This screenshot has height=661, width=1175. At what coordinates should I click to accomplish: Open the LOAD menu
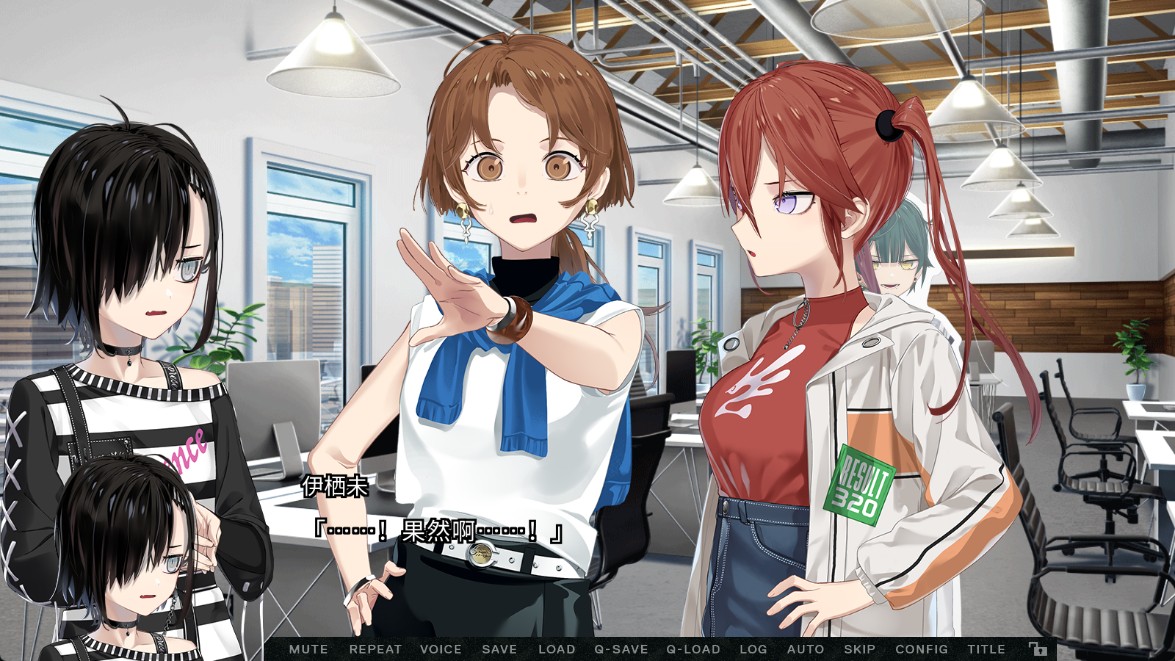click(x=557, y=649)
